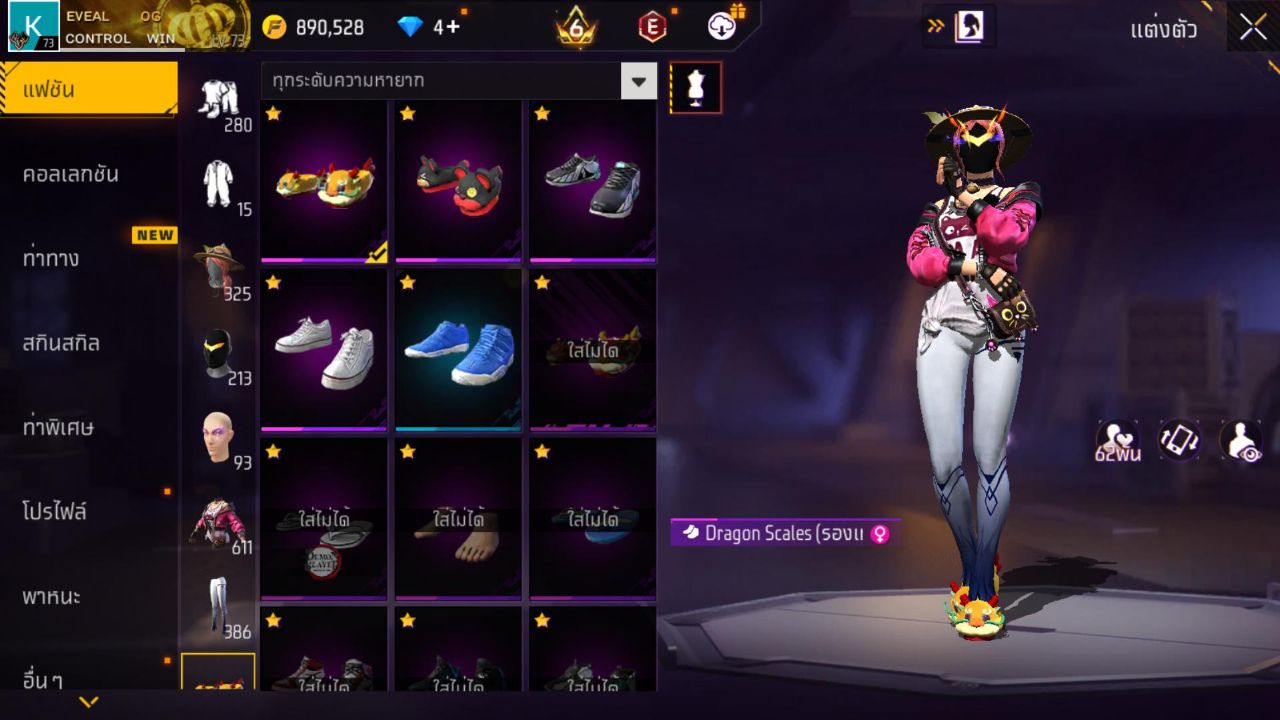This screenshot has width=1280, height=720.
Task: Select the mask category icon
Action: pyautogui.click(x=222, y=344)
